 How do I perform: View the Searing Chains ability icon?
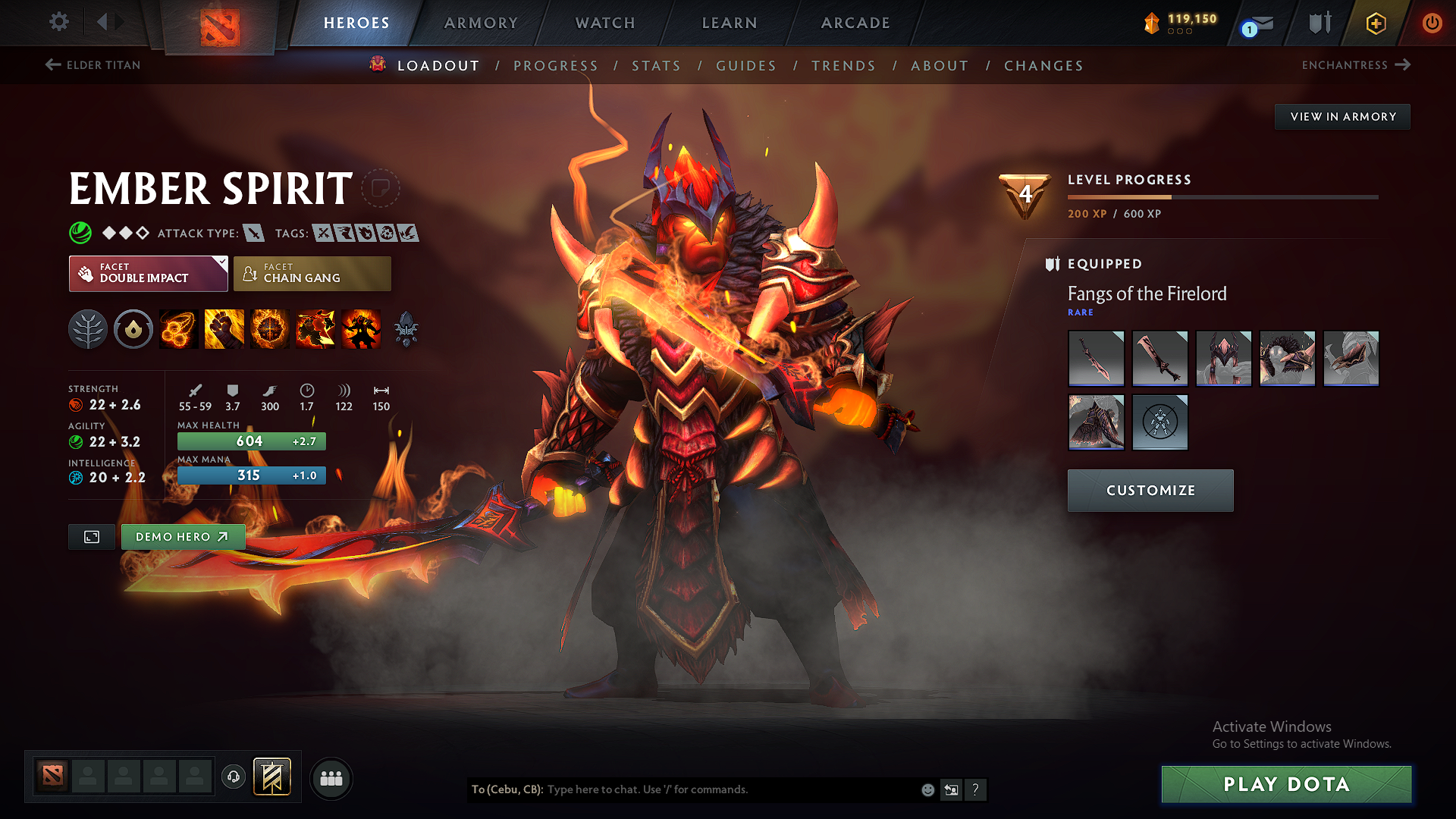tap(178, 329)
